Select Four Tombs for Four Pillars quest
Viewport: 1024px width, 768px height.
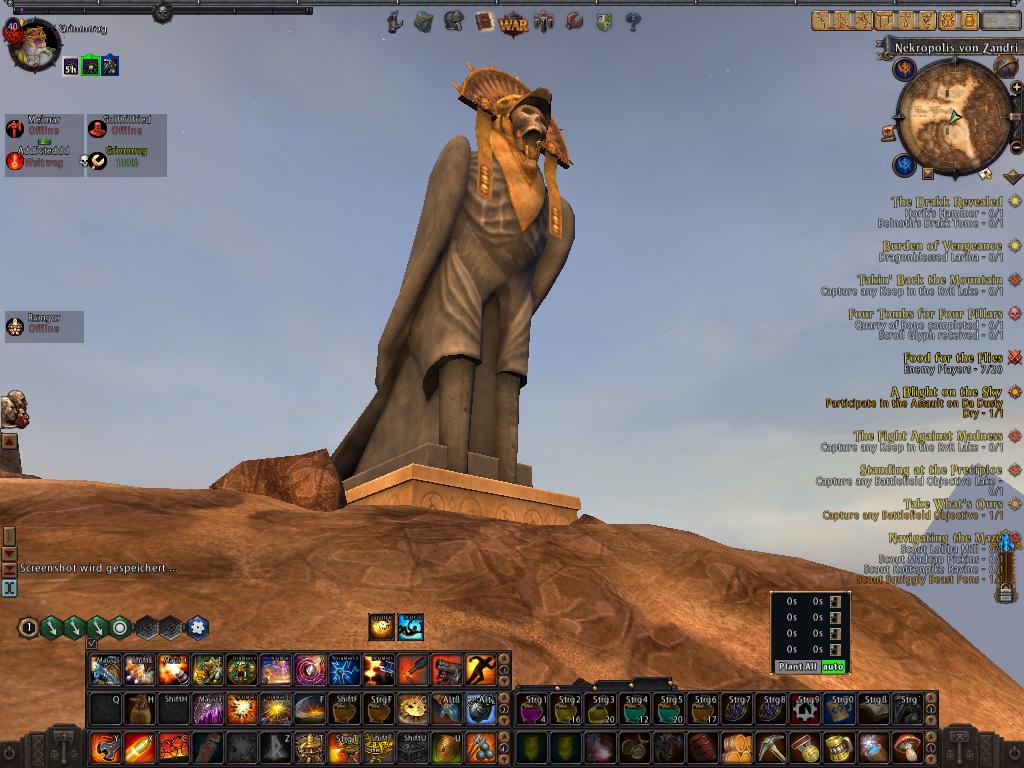tap(925, 314)
